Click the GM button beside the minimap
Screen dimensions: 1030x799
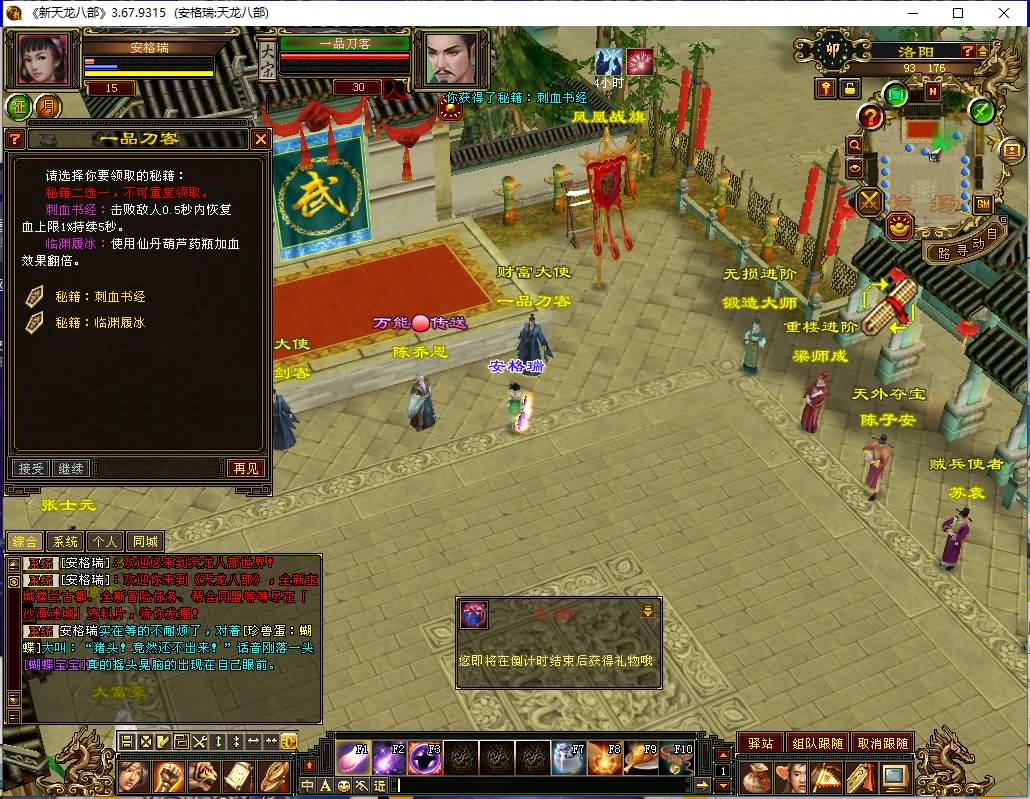[982, 204]
